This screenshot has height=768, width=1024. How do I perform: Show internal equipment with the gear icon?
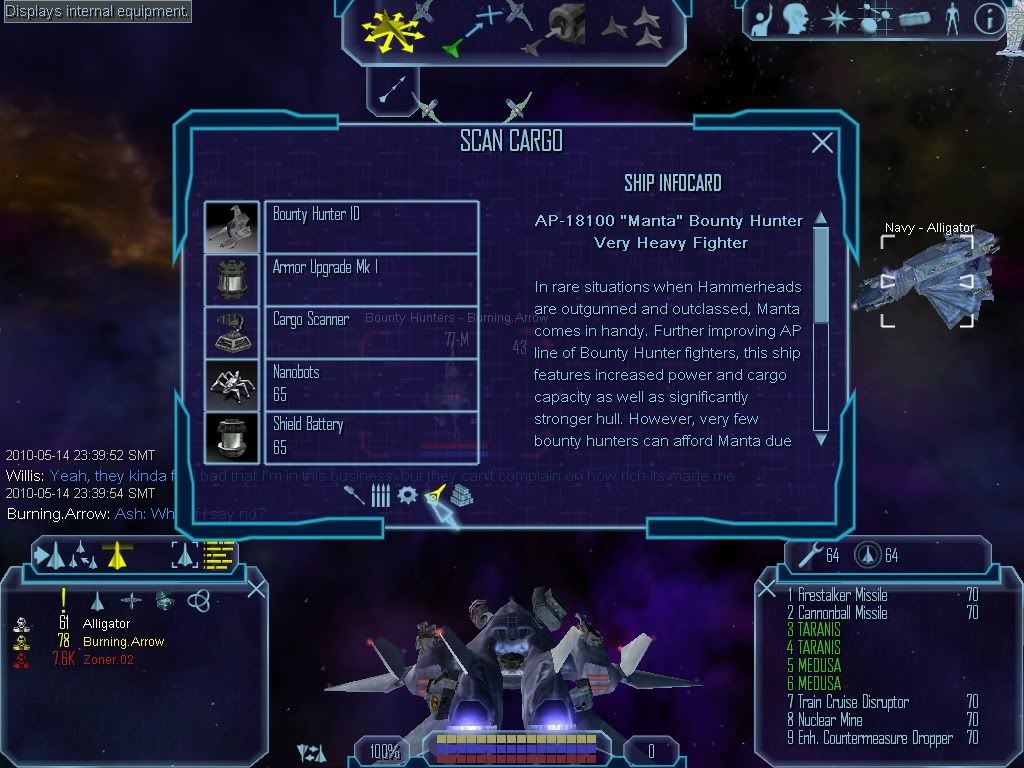(407, 495)
